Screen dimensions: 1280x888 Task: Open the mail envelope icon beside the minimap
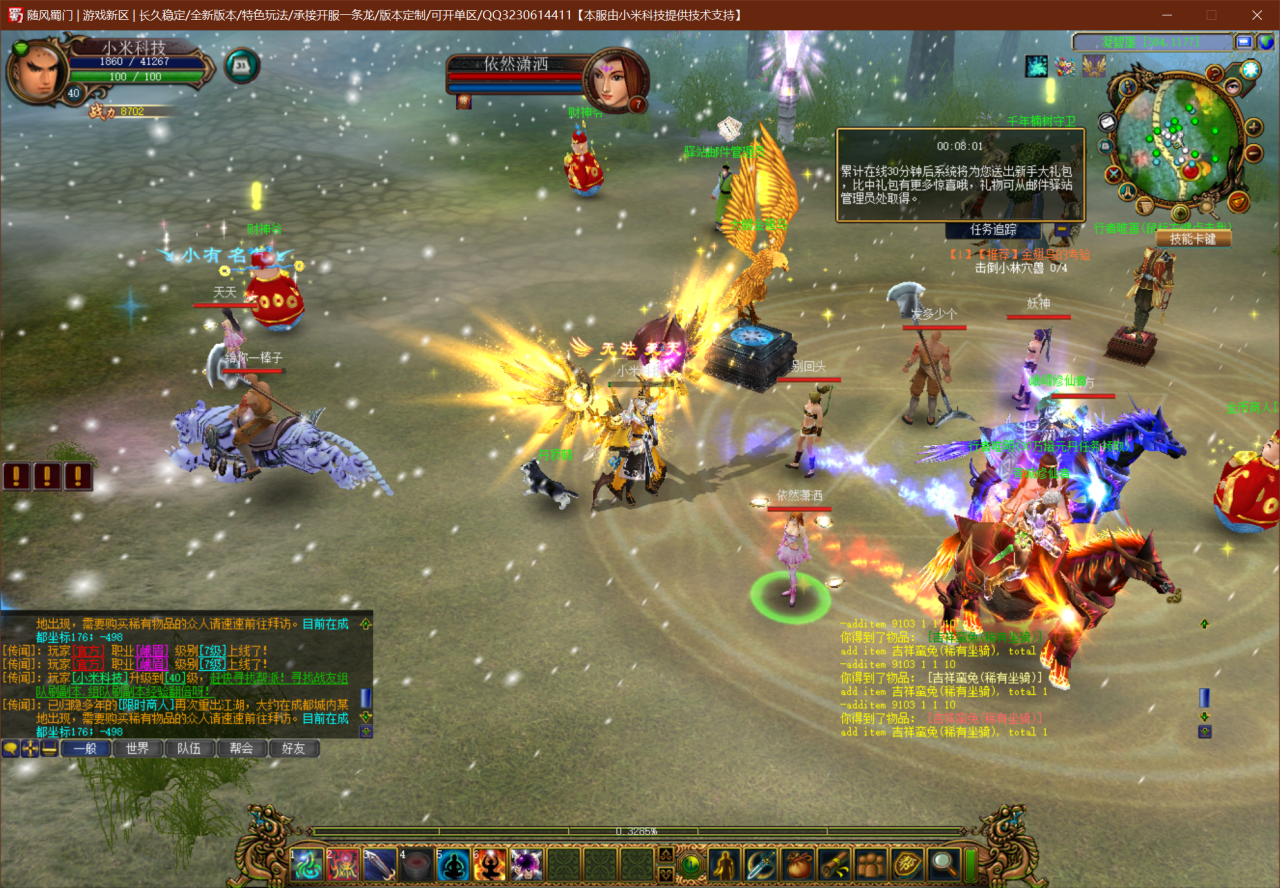1107,121
